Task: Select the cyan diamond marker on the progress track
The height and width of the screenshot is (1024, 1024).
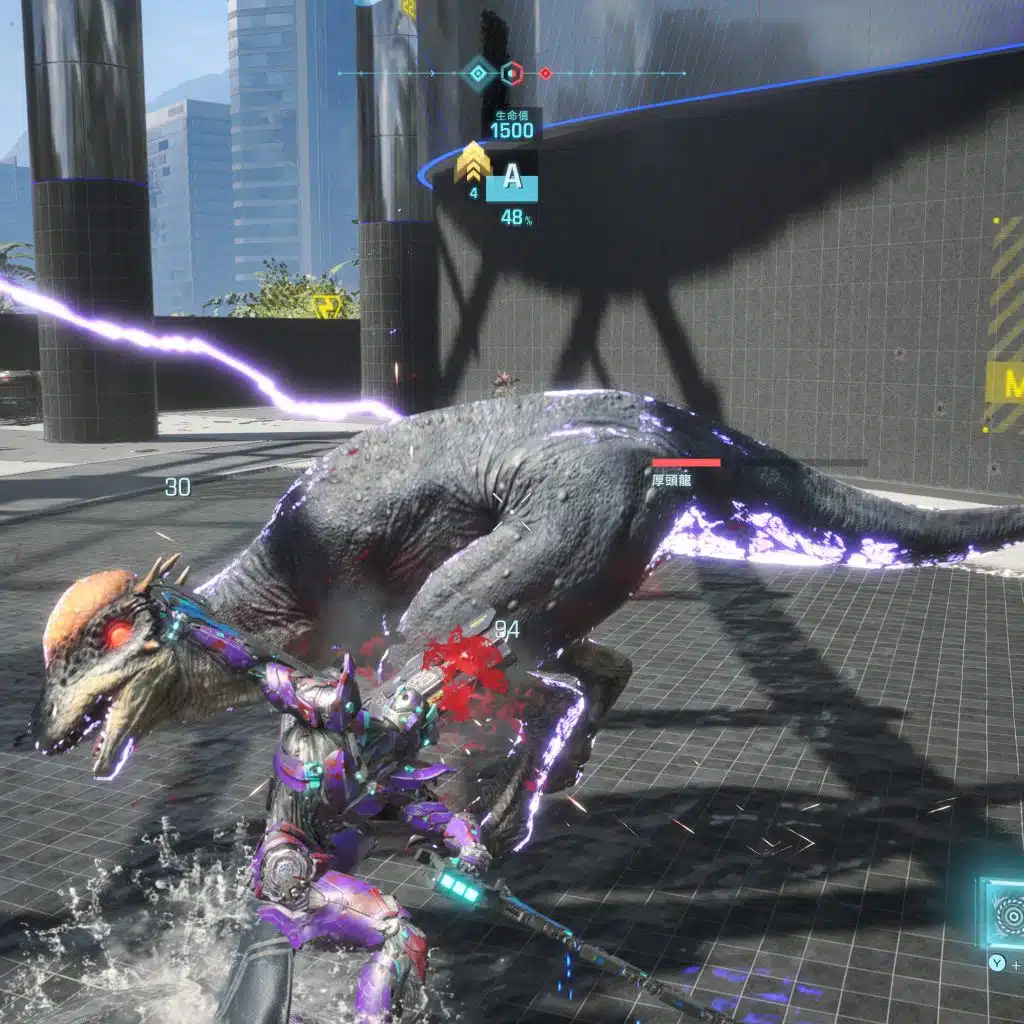Action: point(479,73)
